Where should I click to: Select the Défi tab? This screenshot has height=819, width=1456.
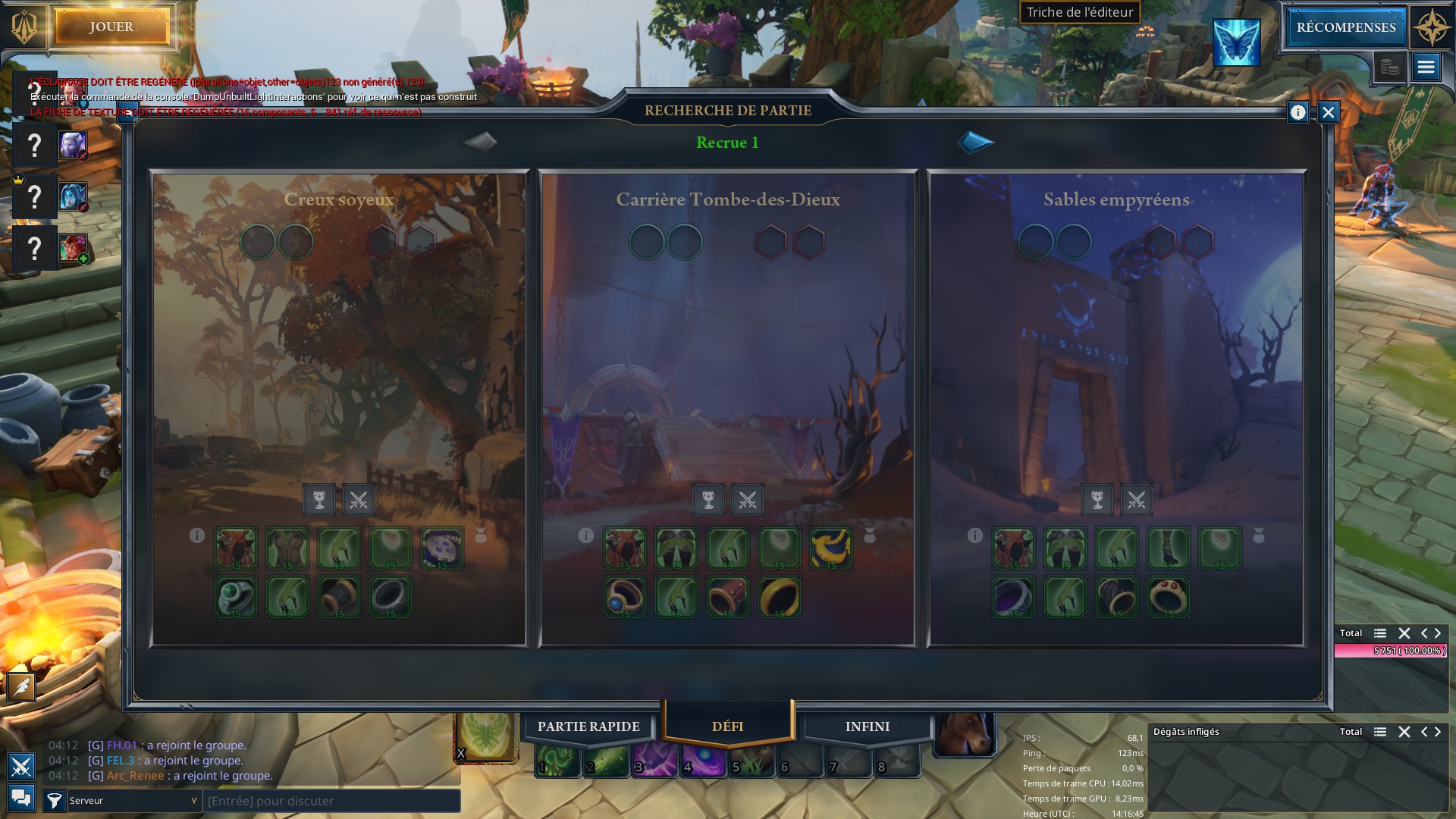tap(727, 726)
